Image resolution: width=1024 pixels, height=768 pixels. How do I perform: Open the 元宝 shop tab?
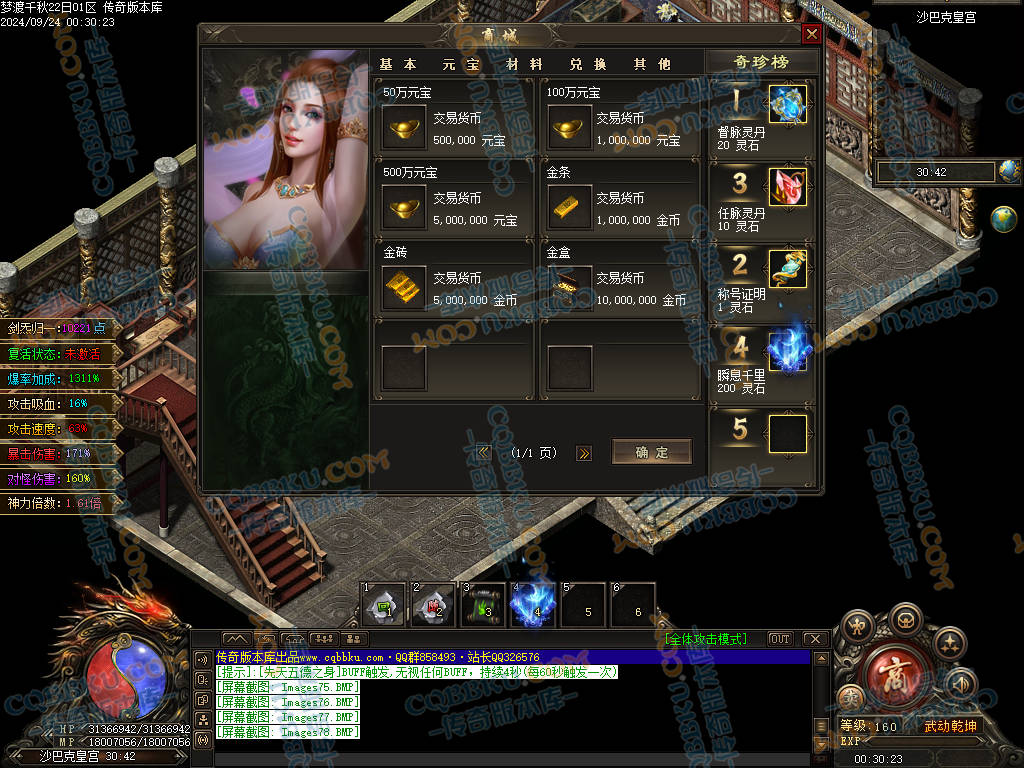point(462,64)
